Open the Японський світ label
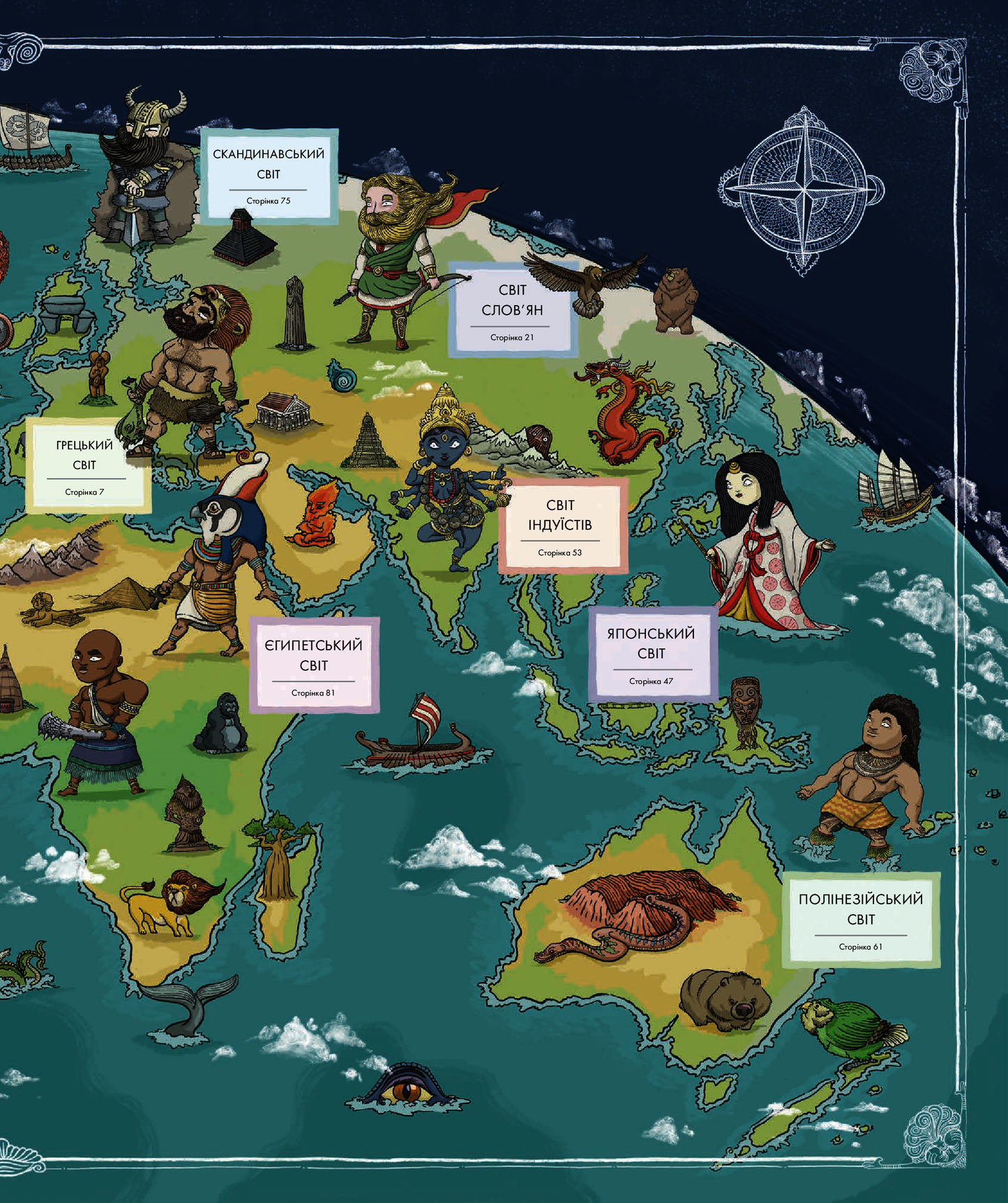This screenshot has width=1008, height=1203. (651, 654)
